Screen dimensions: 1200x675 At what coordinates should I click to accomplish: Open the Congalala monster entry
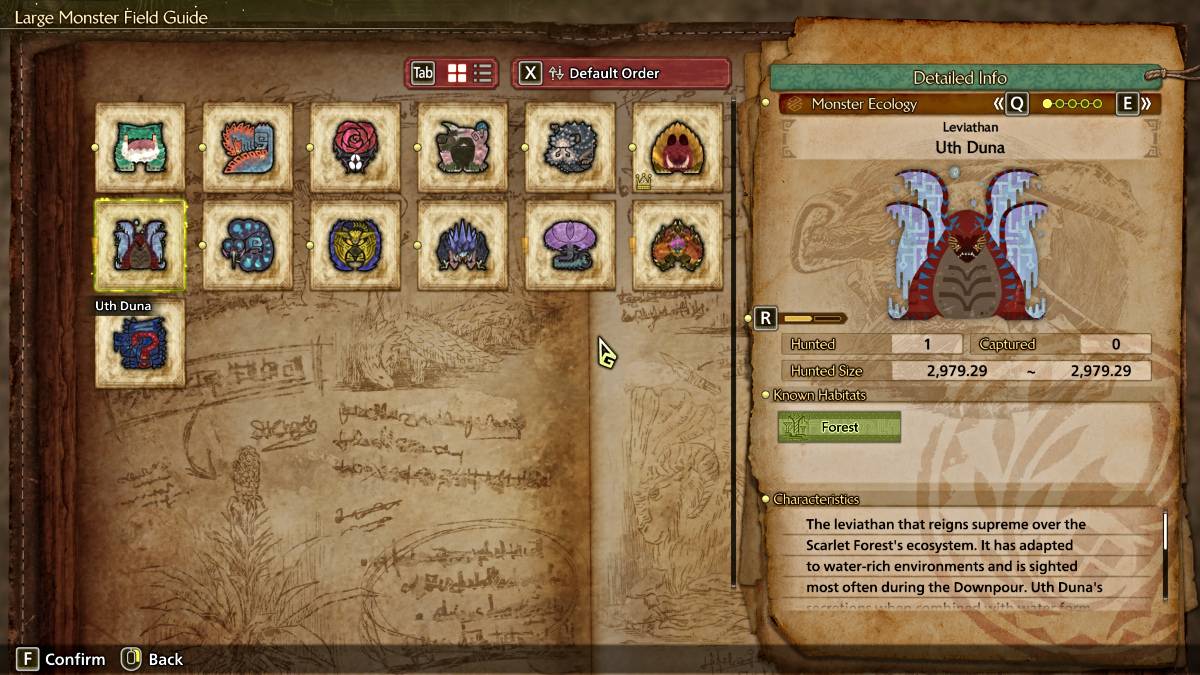(x=462, y=147)
